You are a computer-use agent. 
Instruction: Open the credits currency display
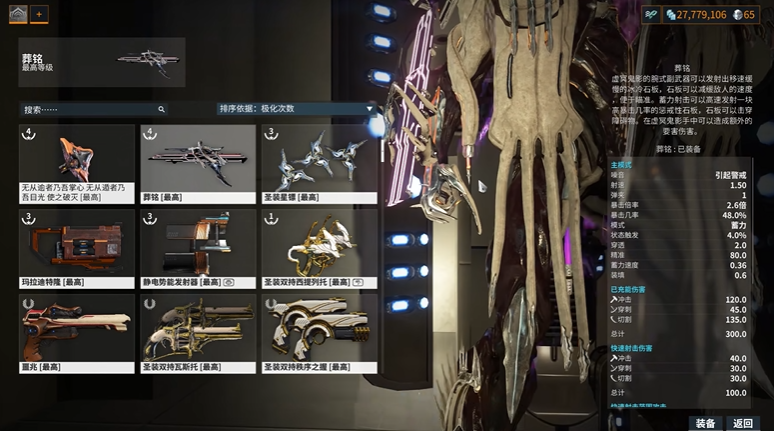click(x=686, y=14)
